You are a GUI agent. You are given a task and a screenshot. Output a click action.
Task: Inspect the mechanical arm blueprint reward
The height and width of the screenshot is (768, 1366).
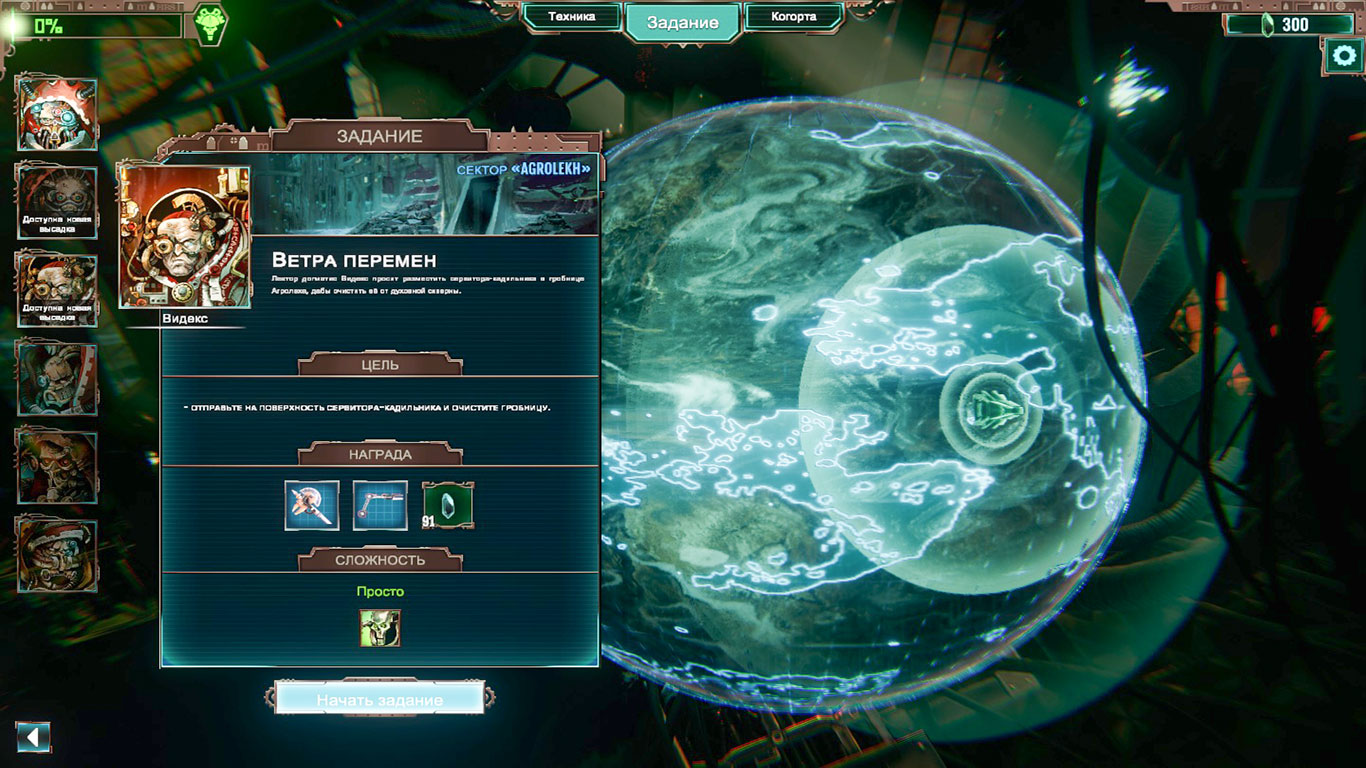point(380,505)
